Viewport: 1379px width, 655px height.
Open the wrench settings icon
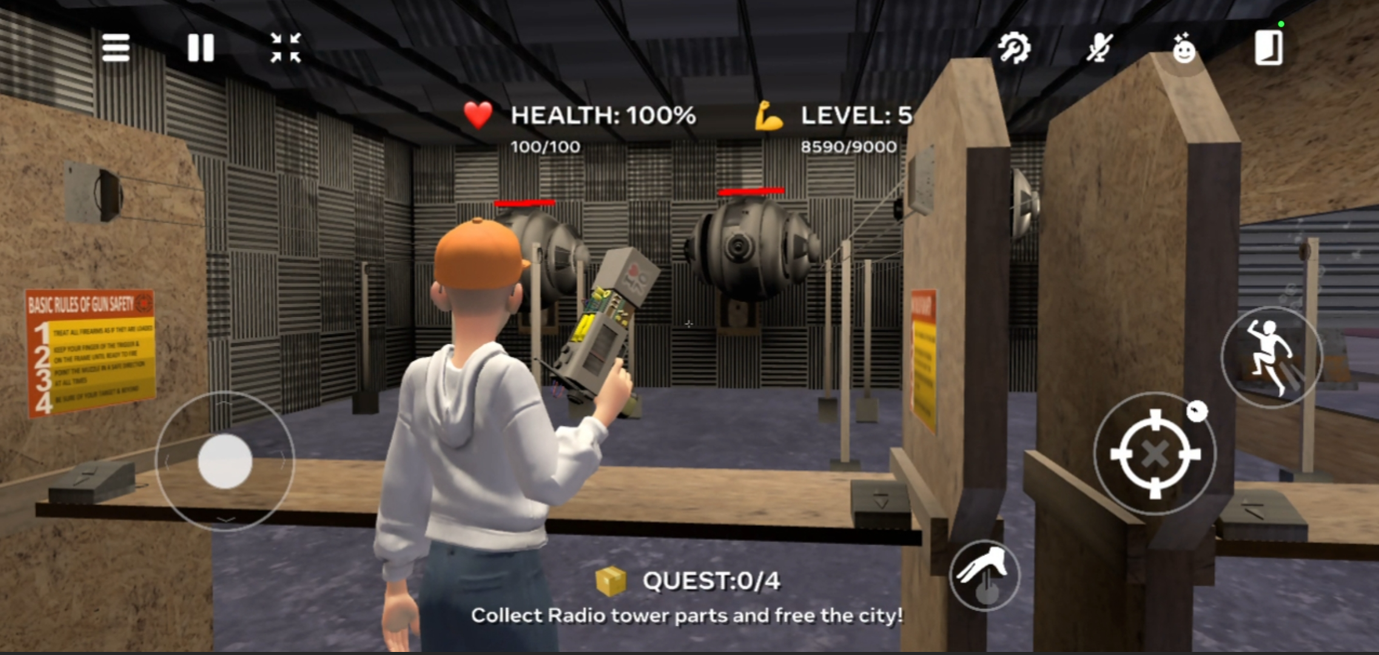point(1014,48)
